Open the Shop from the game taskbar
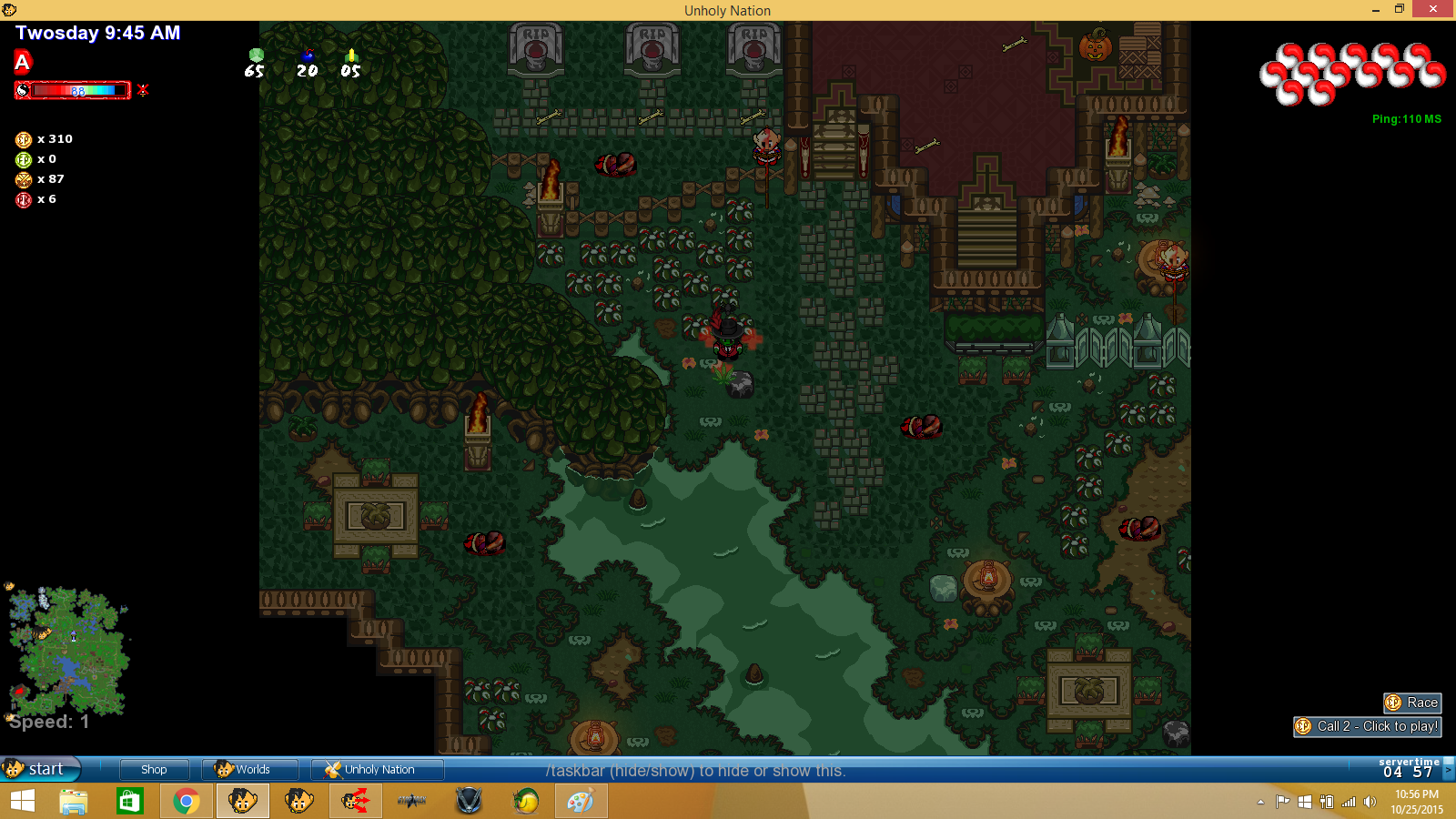The height and width of the screenshot is (819, 1456). click(x=154, y=769)
